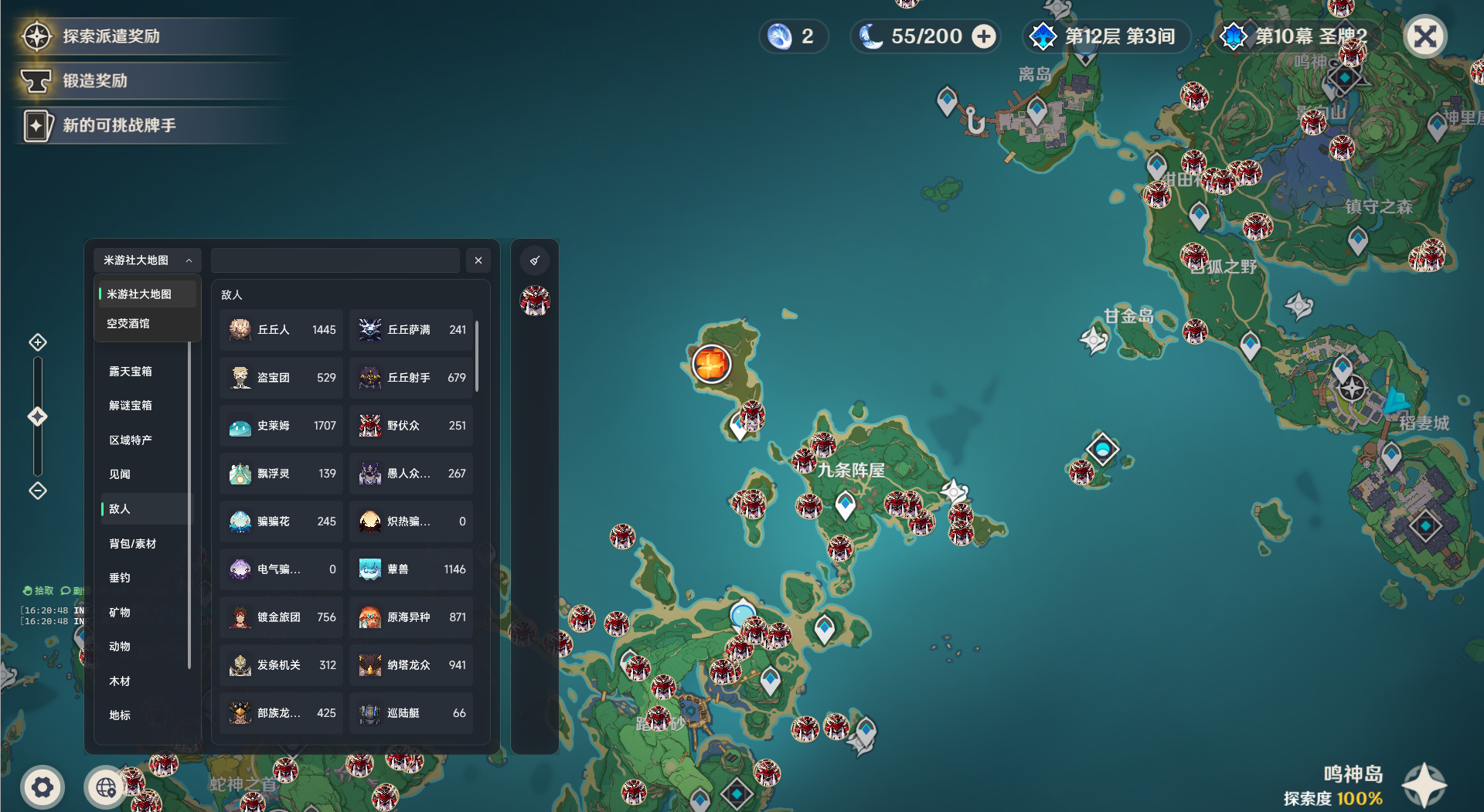1484x812 pixels.
Task: Add Original Resin with the plus button
Action: click(983, 36)
